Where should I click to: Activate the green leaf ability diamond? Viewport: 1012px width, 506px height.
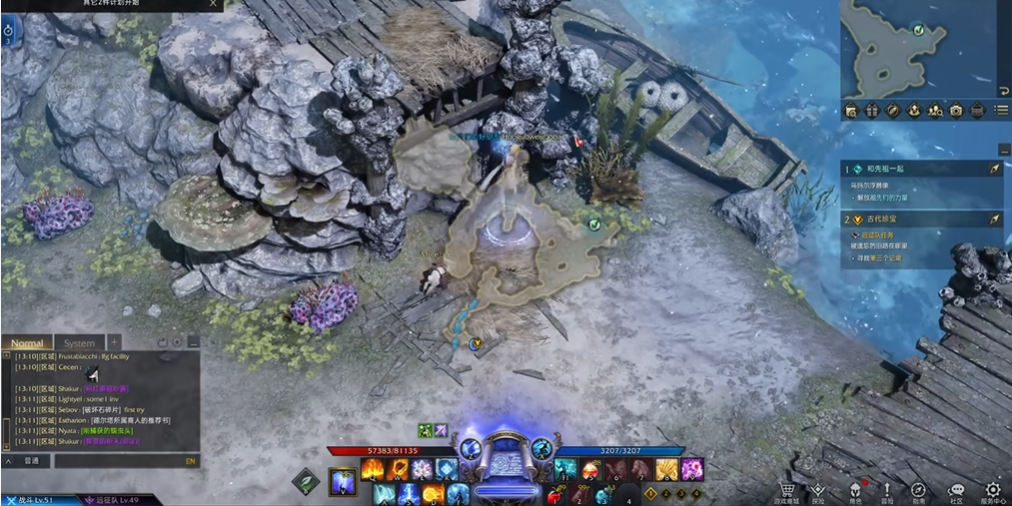[x=307, y=481]
